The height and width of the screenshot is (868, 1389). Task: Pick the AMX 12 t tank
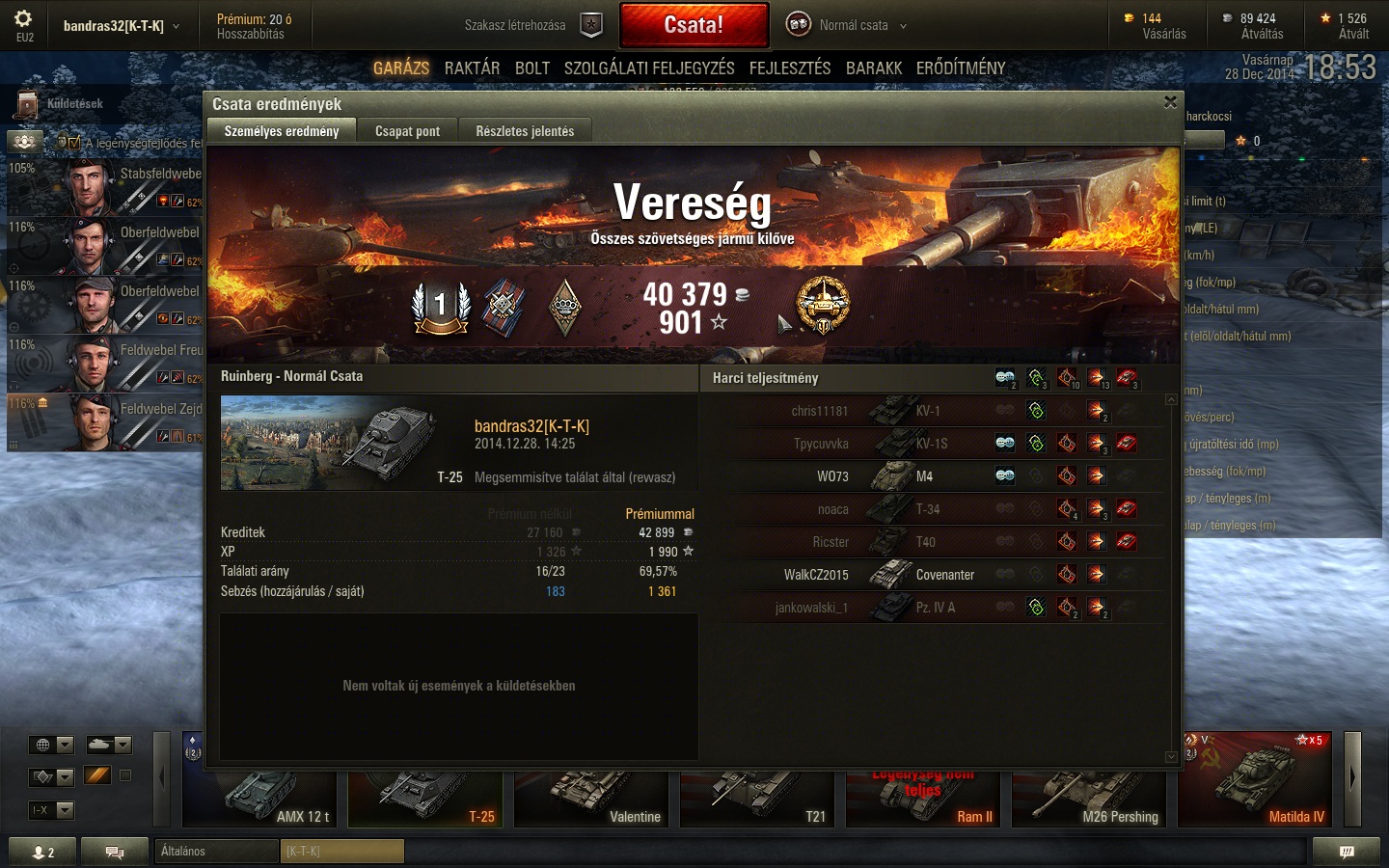point(262,799)
